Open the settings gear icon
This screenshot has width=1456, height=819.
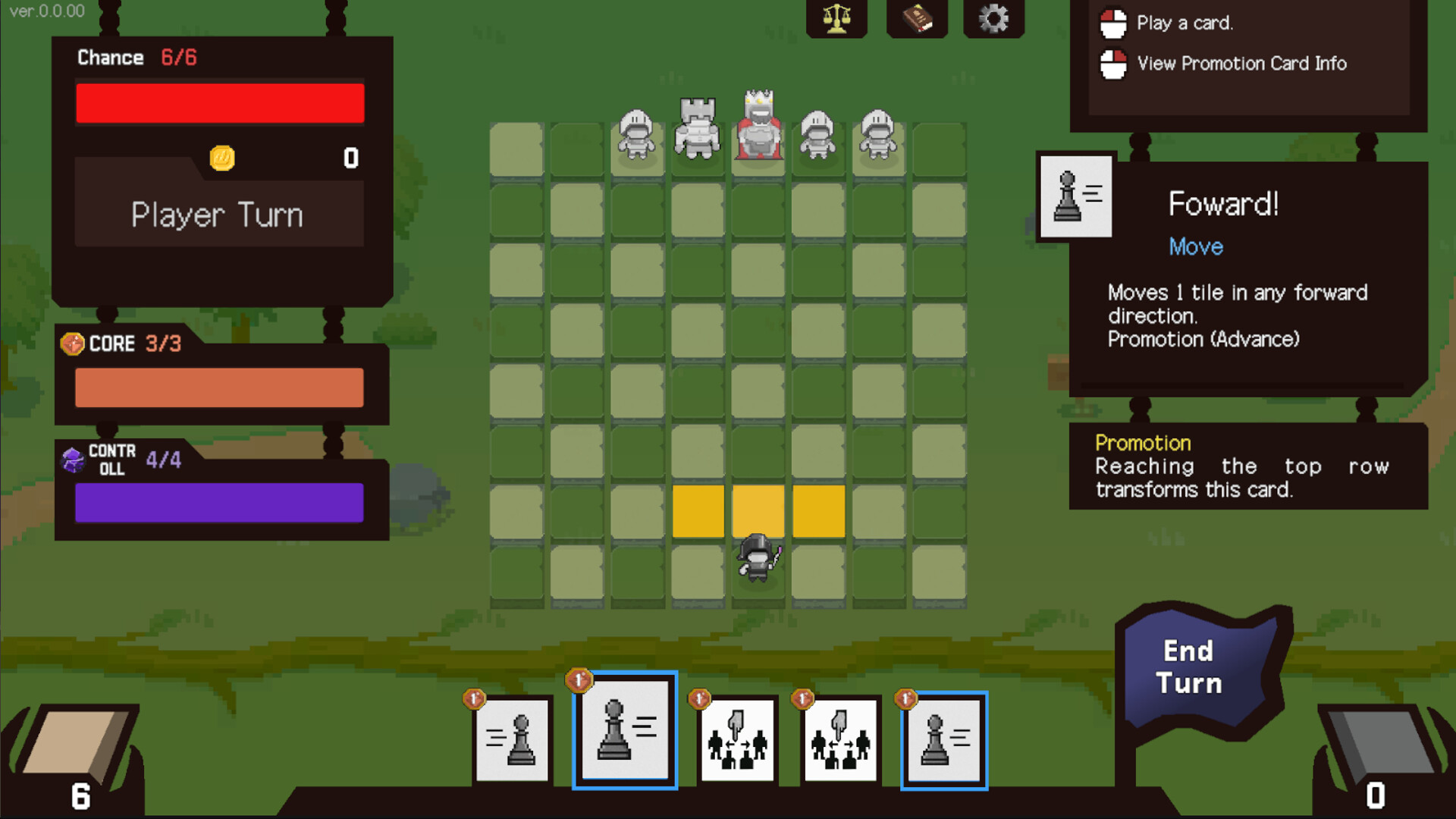[x=993, y=19]
